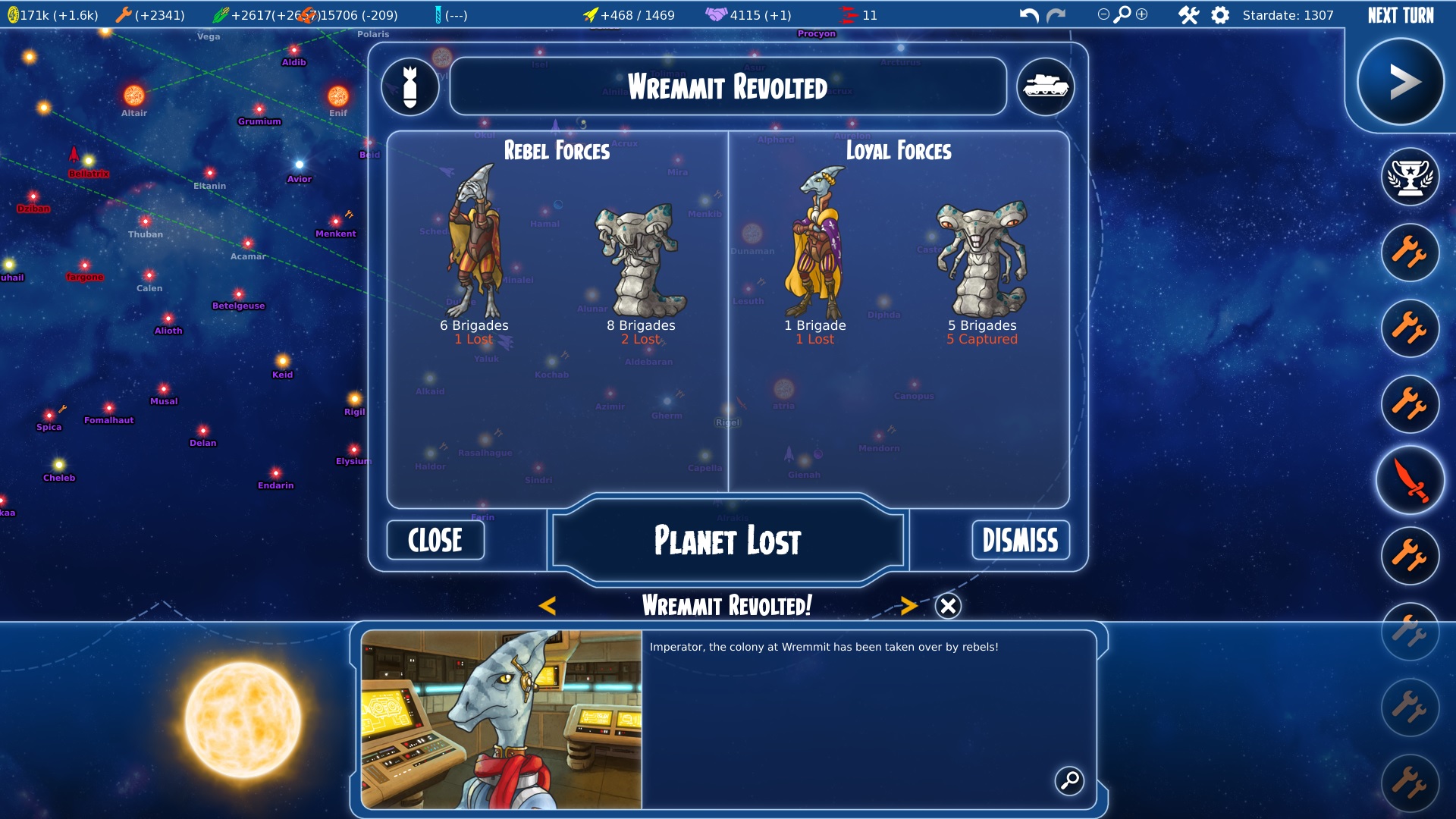Zoom out the galaxy map
Screen dimensions: 1456x819
coord(1103,14)
